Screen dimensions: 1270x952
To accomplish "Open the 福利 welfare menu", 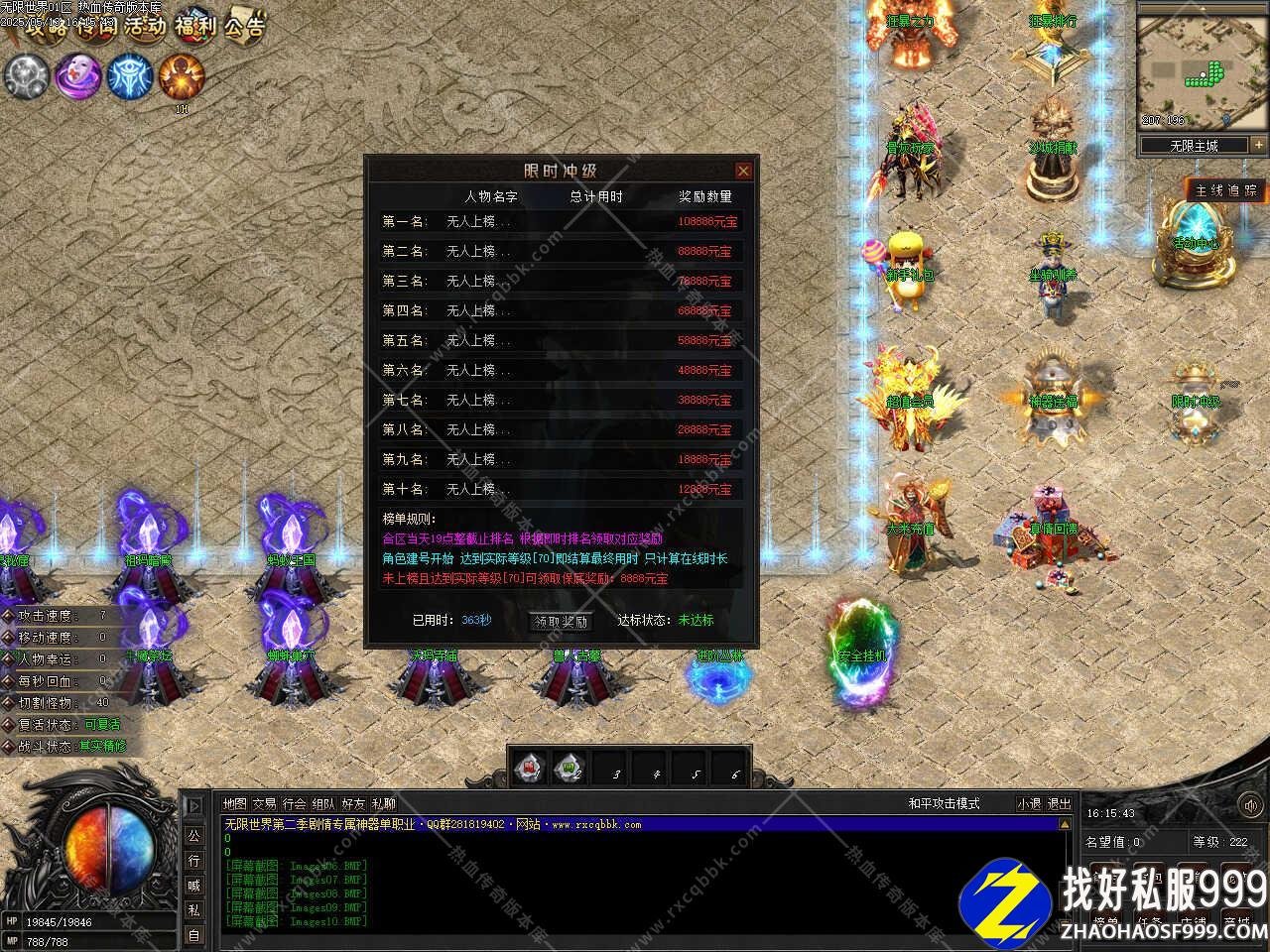I will tap(195, 25).
